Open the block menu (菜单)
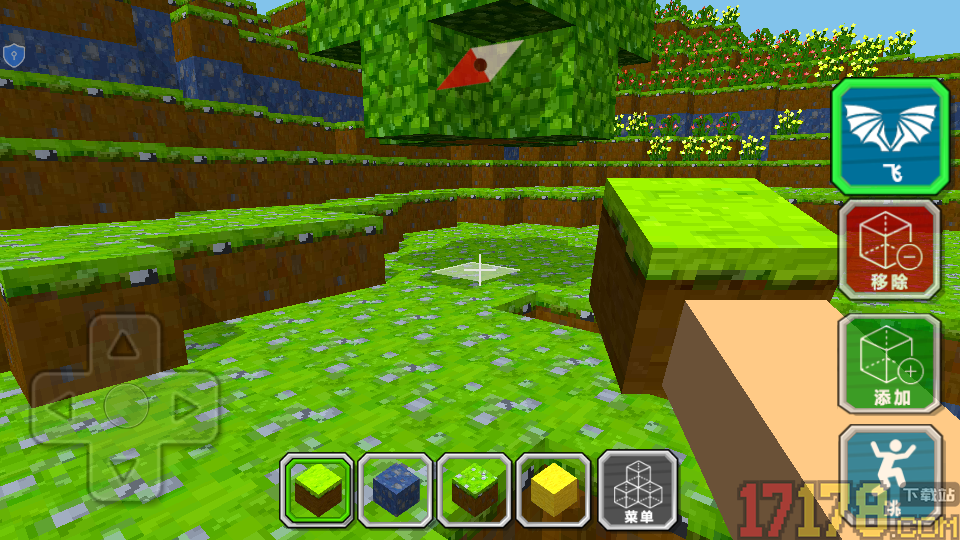The image size is (960, 540). click(637, 490)
